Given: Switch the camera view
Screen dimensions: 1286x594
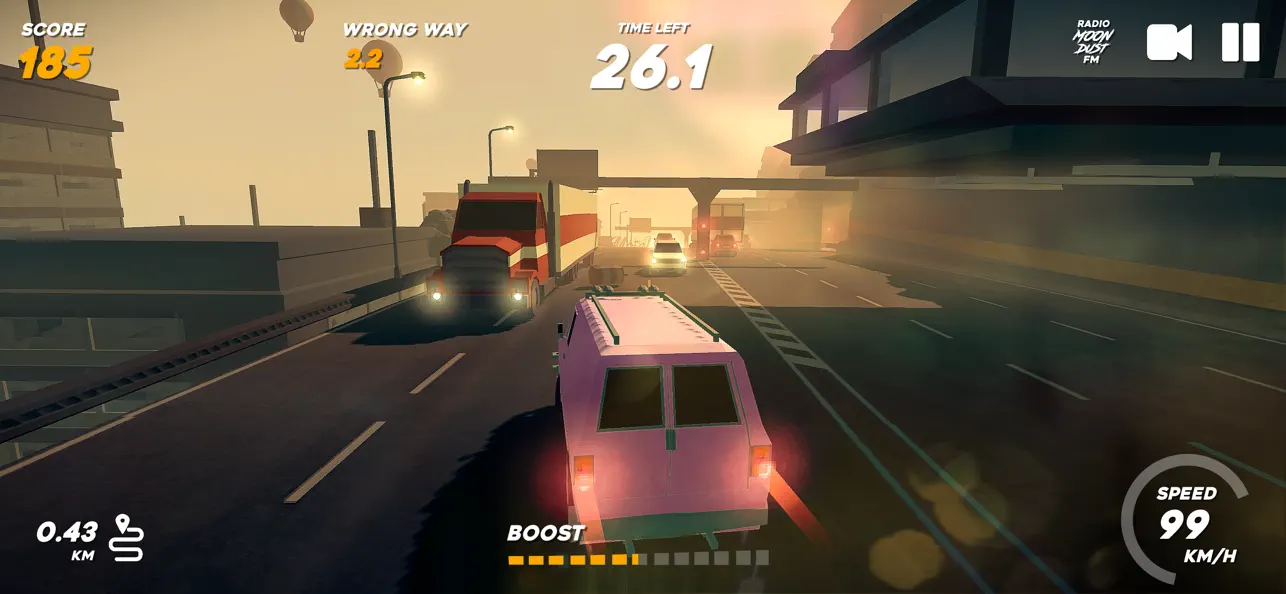Looking at the screenshot, I should (x=1168, y=43).
